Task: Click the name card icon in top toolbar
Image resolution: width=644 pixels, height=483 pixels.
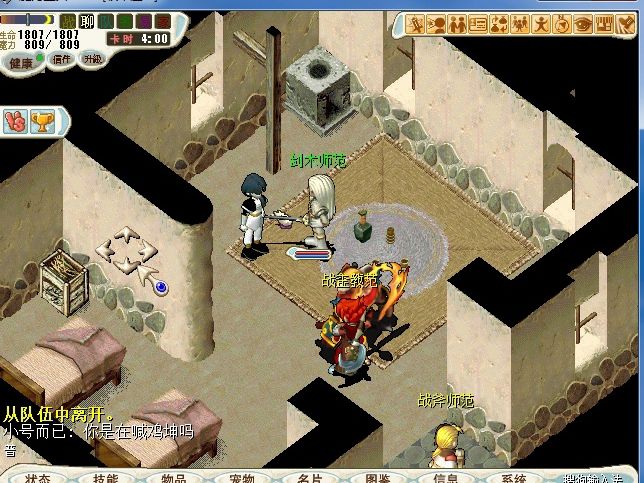Action: pyautogui.click(x=479, y=23)
